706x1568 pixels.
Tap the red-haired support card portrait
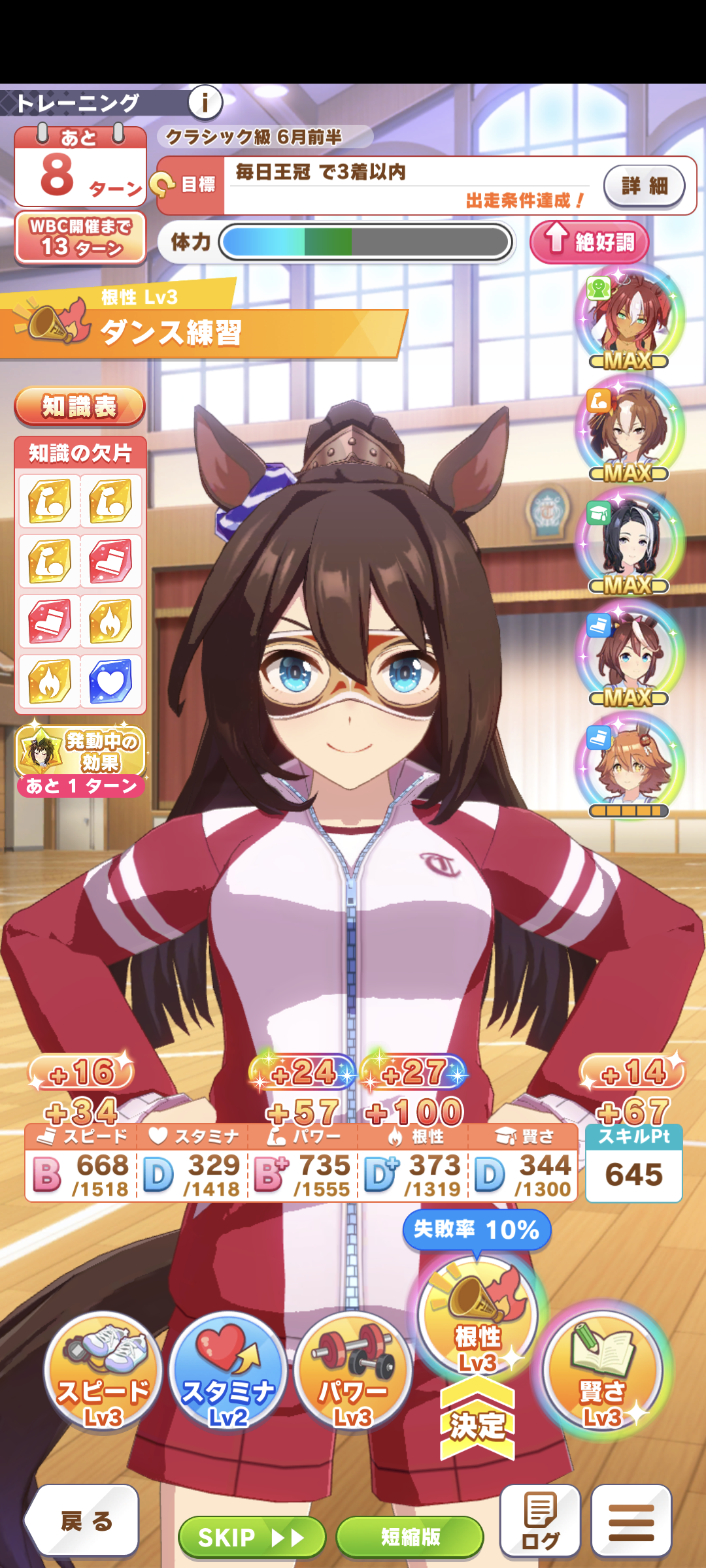(x=629, y=318)
